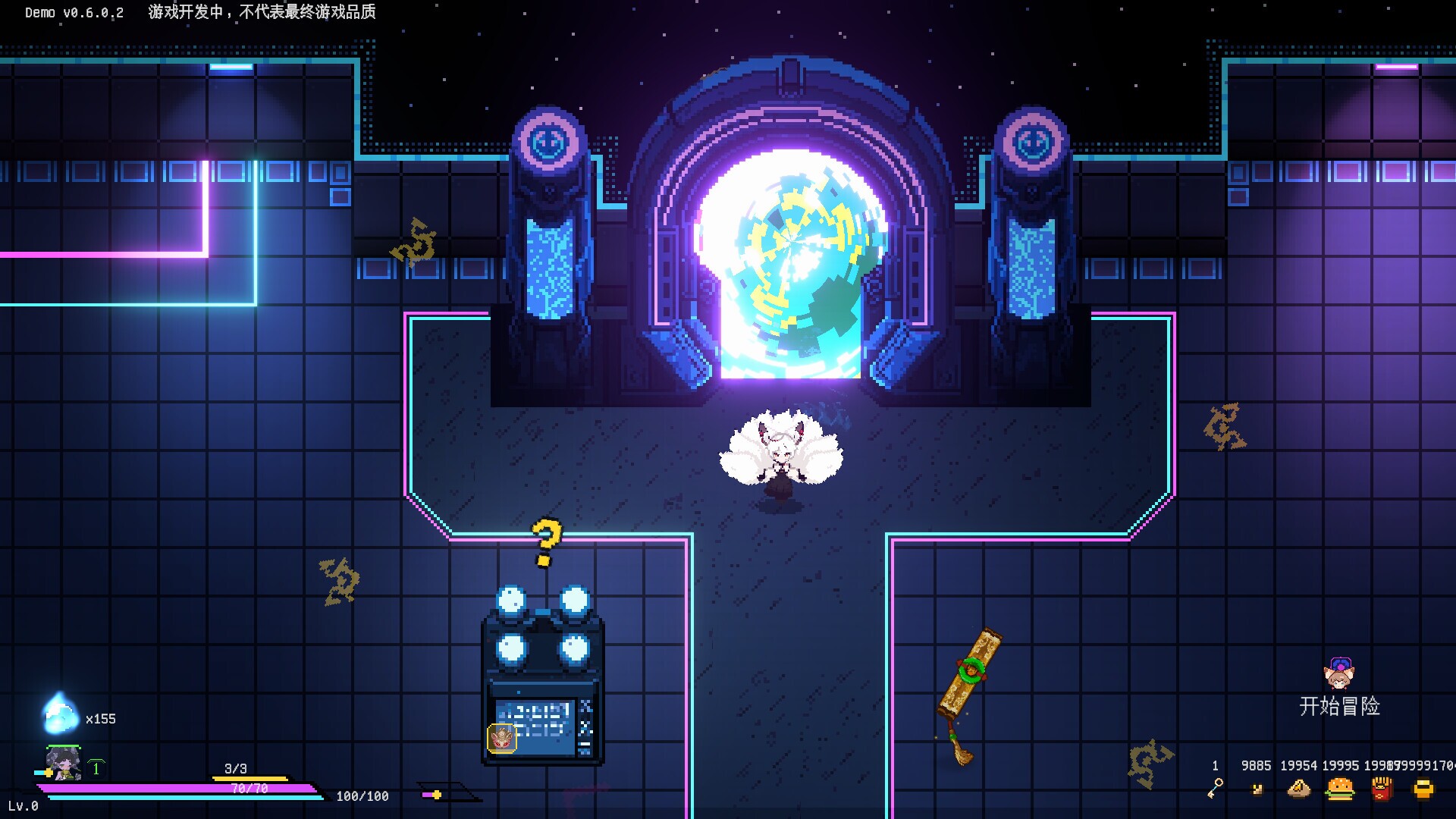Select the sandwich food icon

click(1299, 789)
